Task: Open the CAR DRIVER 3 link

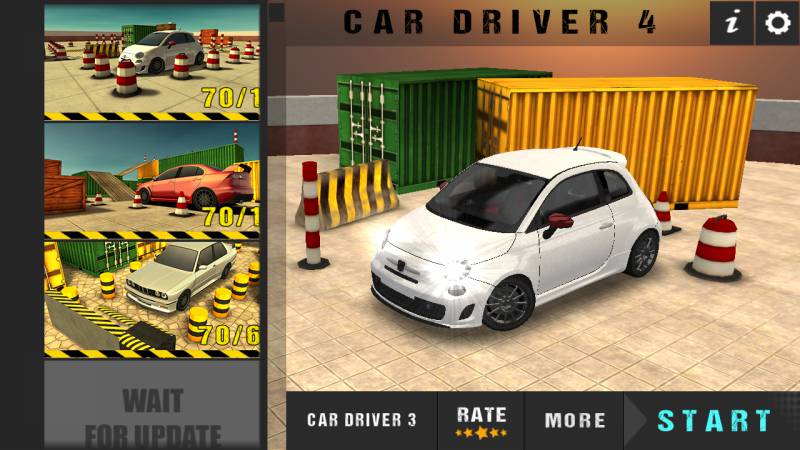Action: coord(361,420)
